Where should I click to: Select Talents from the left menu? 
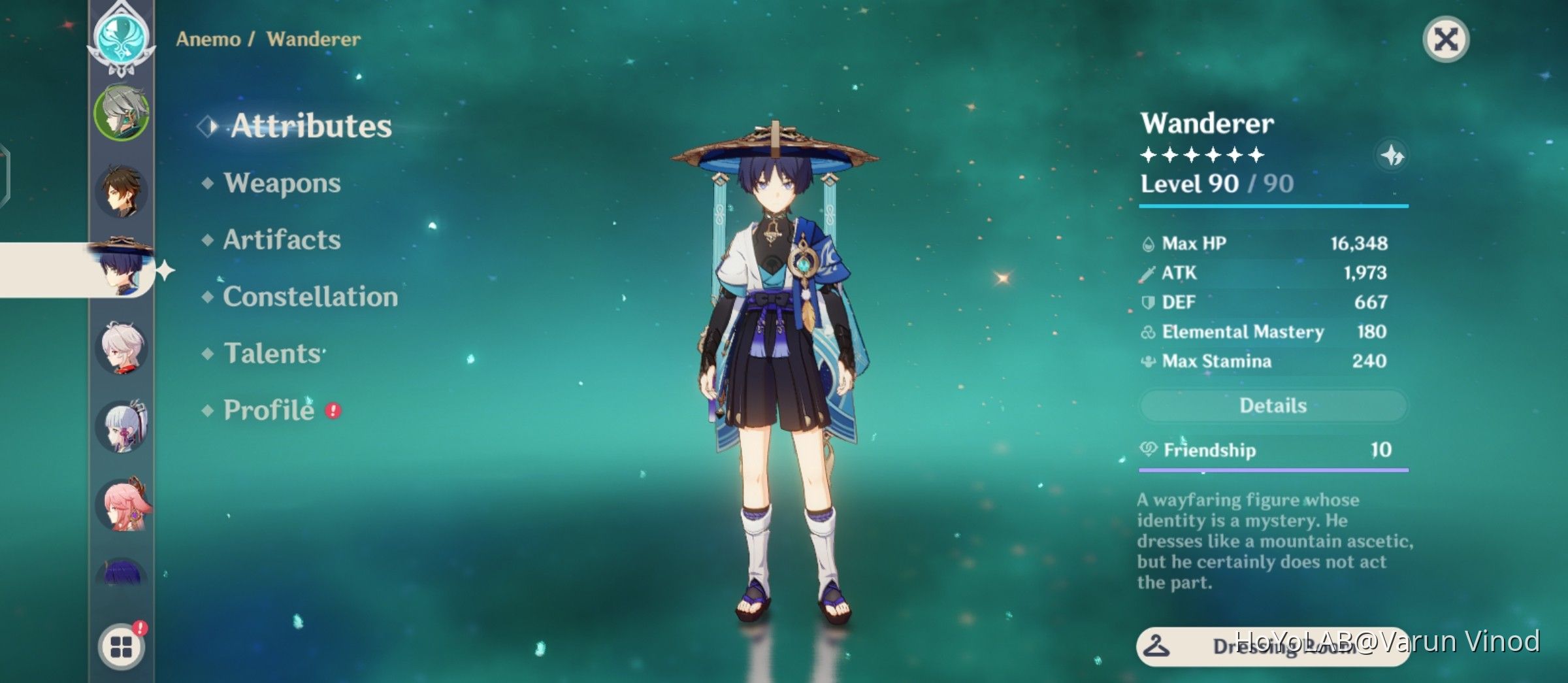(x=273, y=353)
